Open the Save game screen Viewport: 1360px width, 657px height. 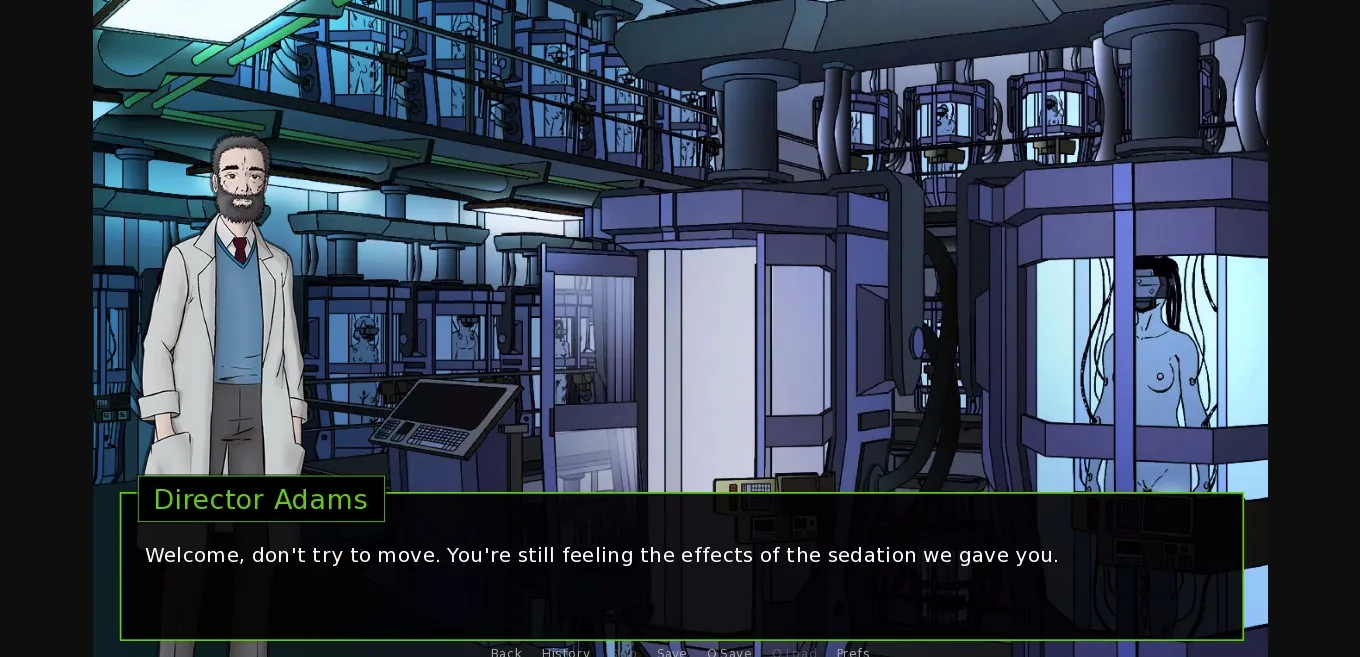[x=672, y=652]
